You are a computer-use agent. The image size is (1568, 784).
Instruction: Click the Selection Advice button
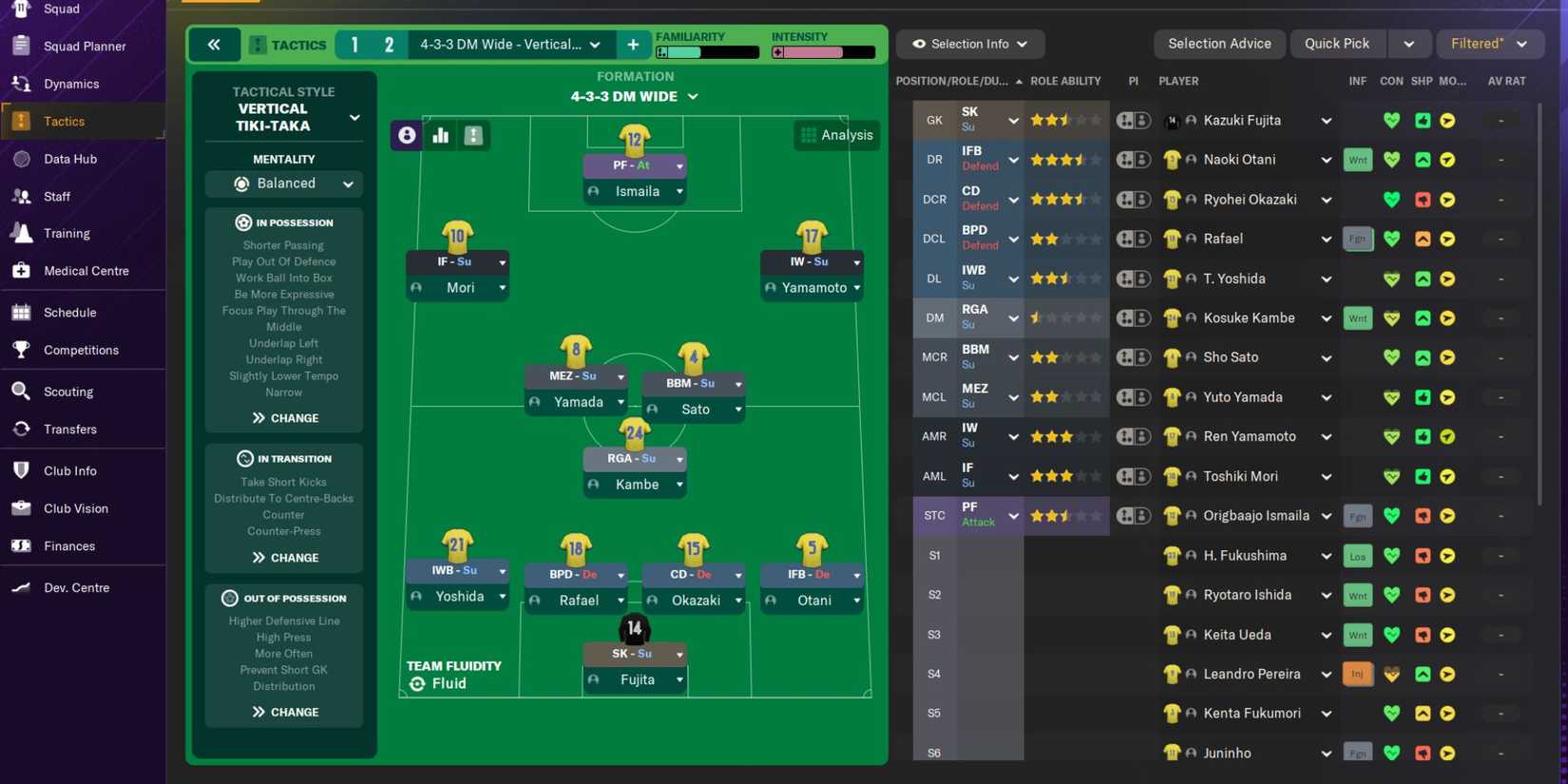click(1219, 43)
